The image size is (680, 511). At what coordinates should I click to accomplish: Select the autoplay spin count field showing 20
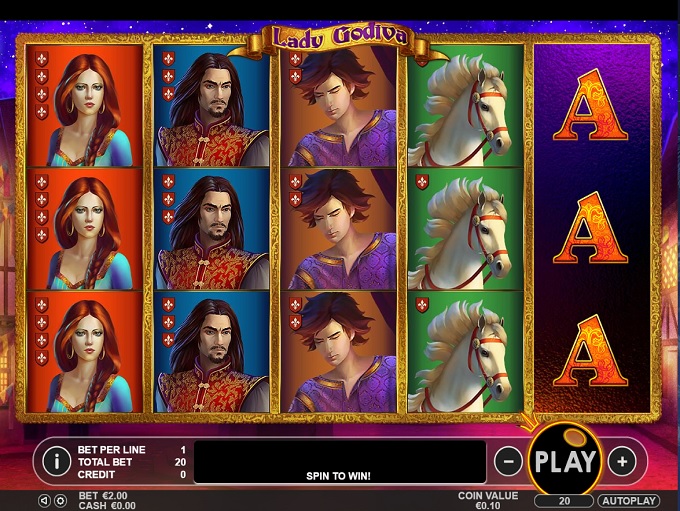coord(563,500)
